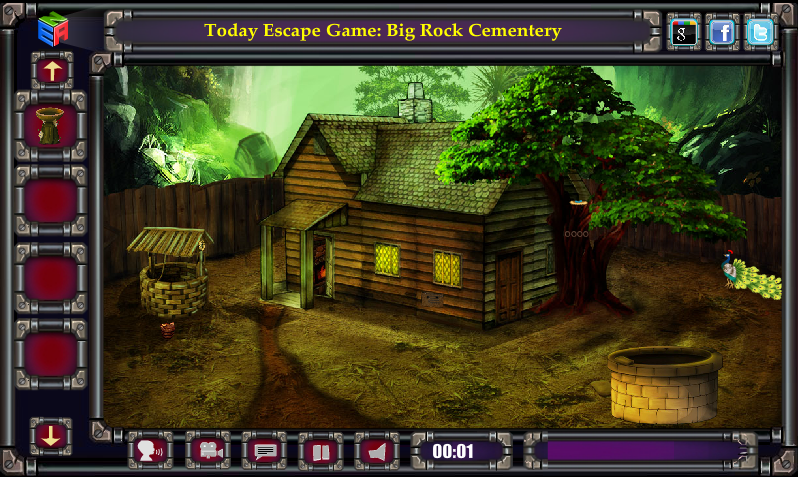Pause the game

[x=321, y=451]
